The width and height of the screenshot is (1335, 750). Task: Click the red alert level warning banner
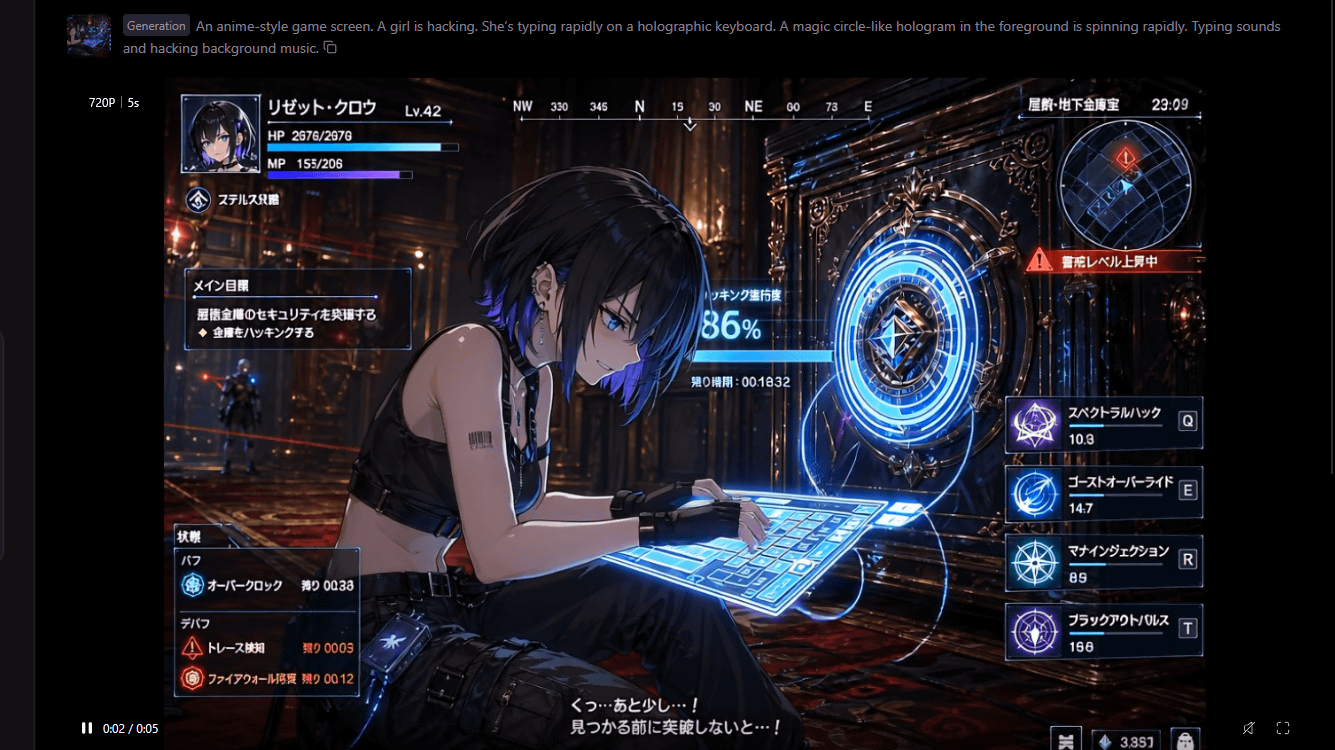(1112, 261)
